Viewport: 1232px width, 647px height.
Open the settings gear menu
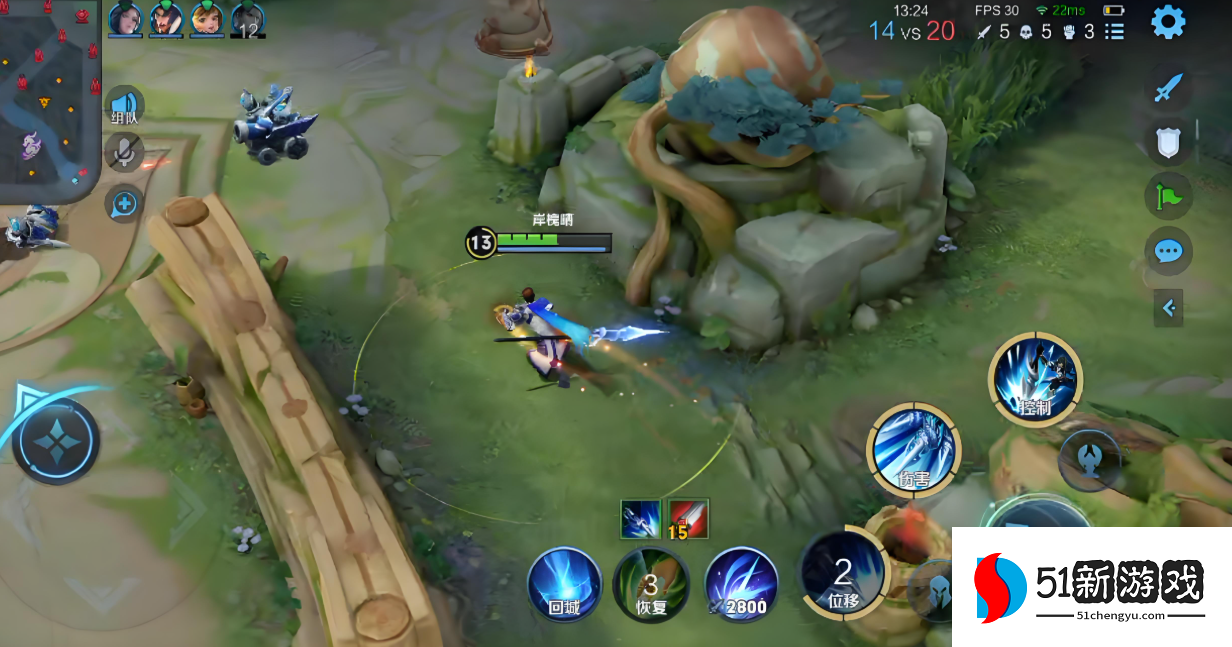(1168, 22)
